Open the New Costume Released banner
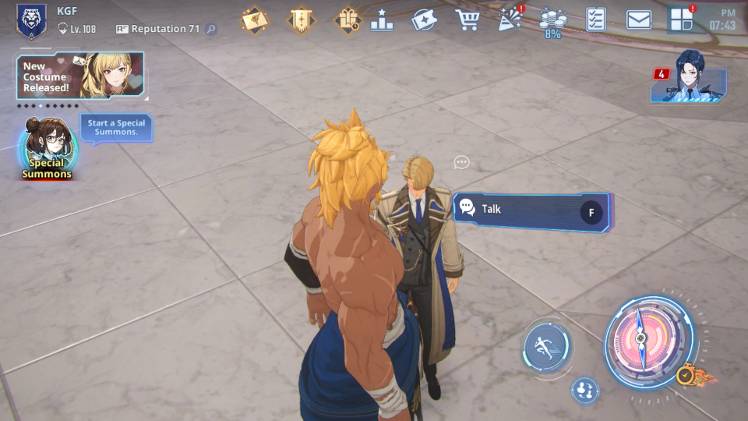This screenshot has width=748, height=421. [80, 77]
